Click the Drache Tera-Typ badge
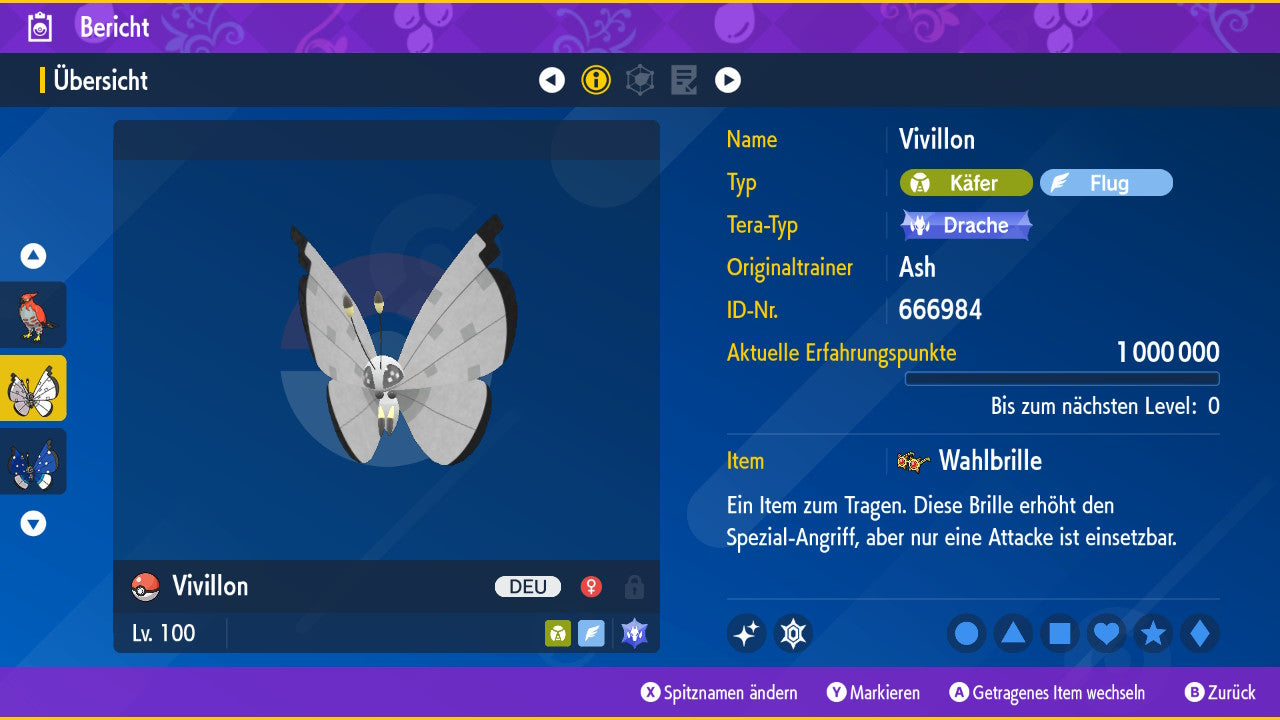This screenshot has height=720, width=1280. coord(966,225)
